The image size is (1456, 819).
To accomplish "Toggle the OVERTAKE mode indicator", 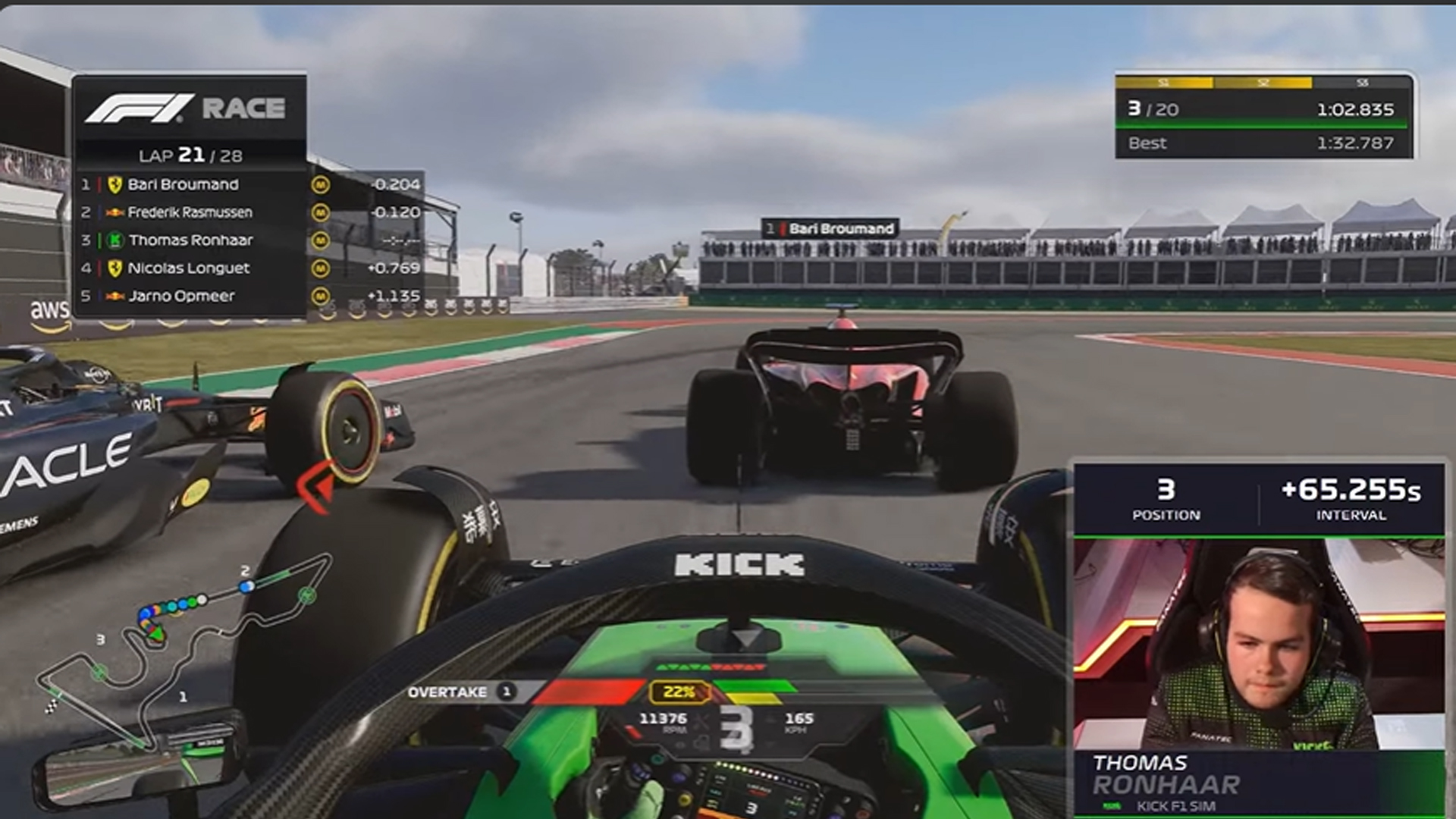I will pyautogui.click(x=460, y=692).
